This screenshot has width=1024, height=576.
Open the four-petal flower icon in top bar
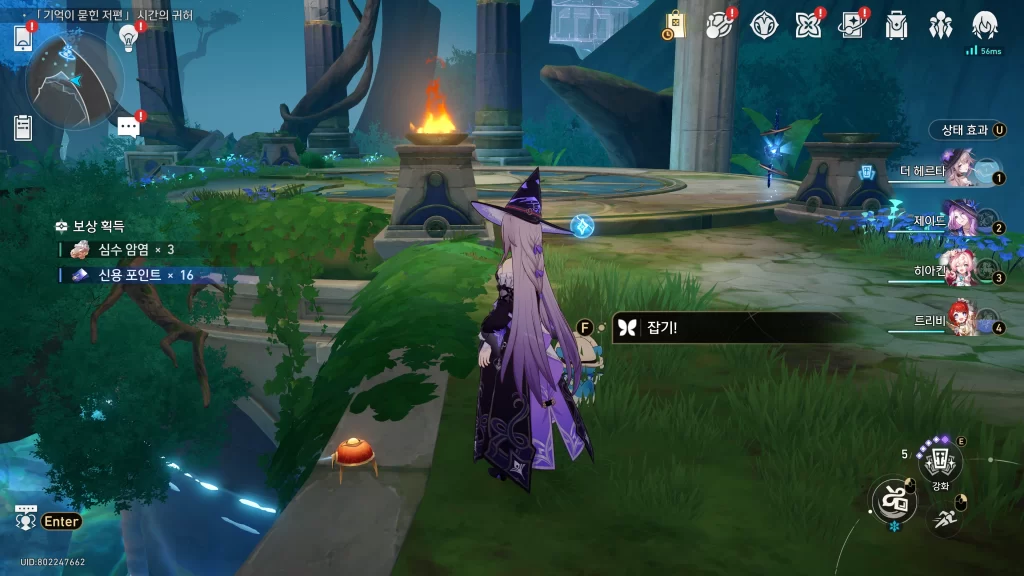pos(808,25)
